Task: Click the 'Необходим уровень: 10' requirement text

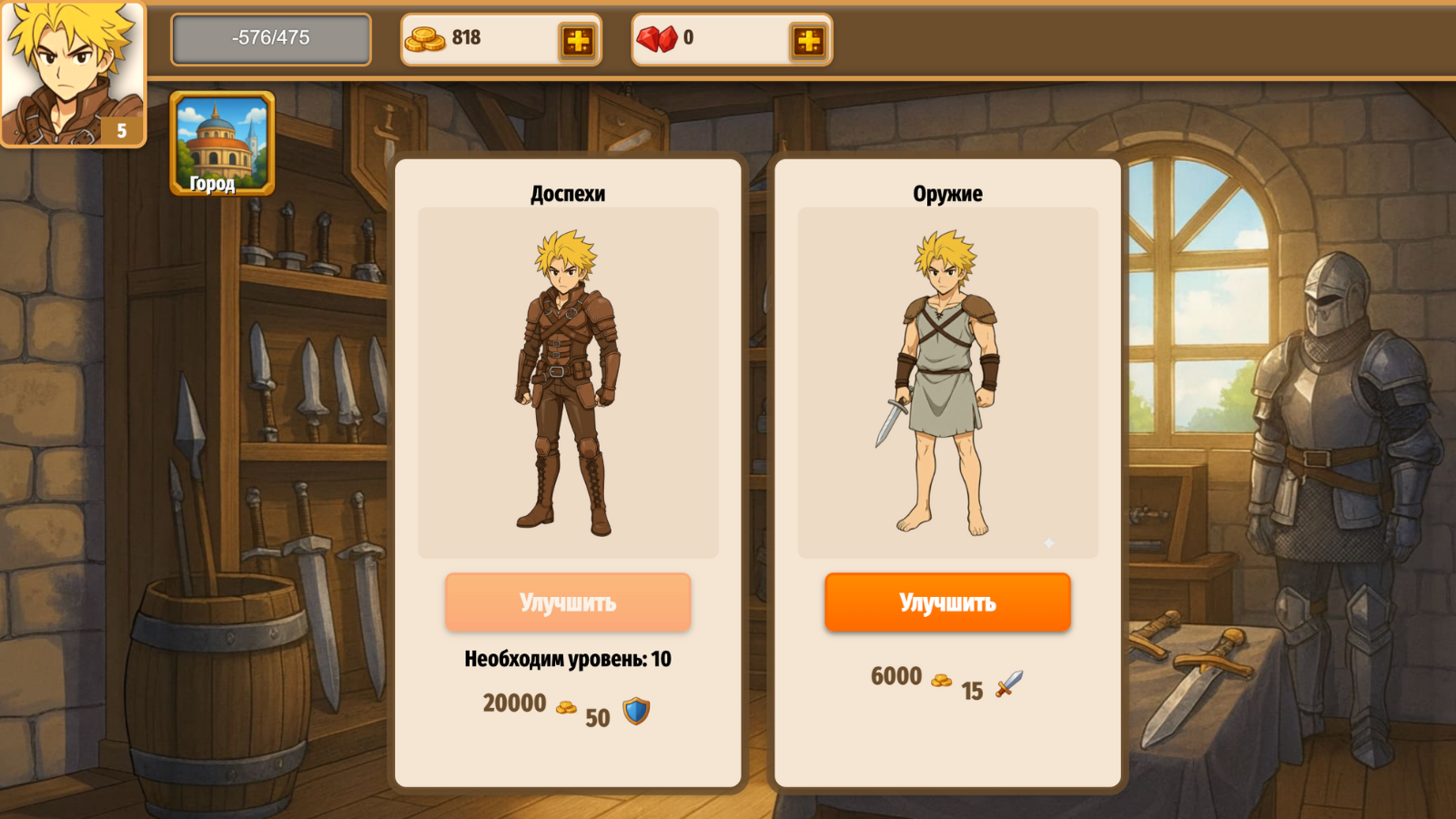Action: 567,659
